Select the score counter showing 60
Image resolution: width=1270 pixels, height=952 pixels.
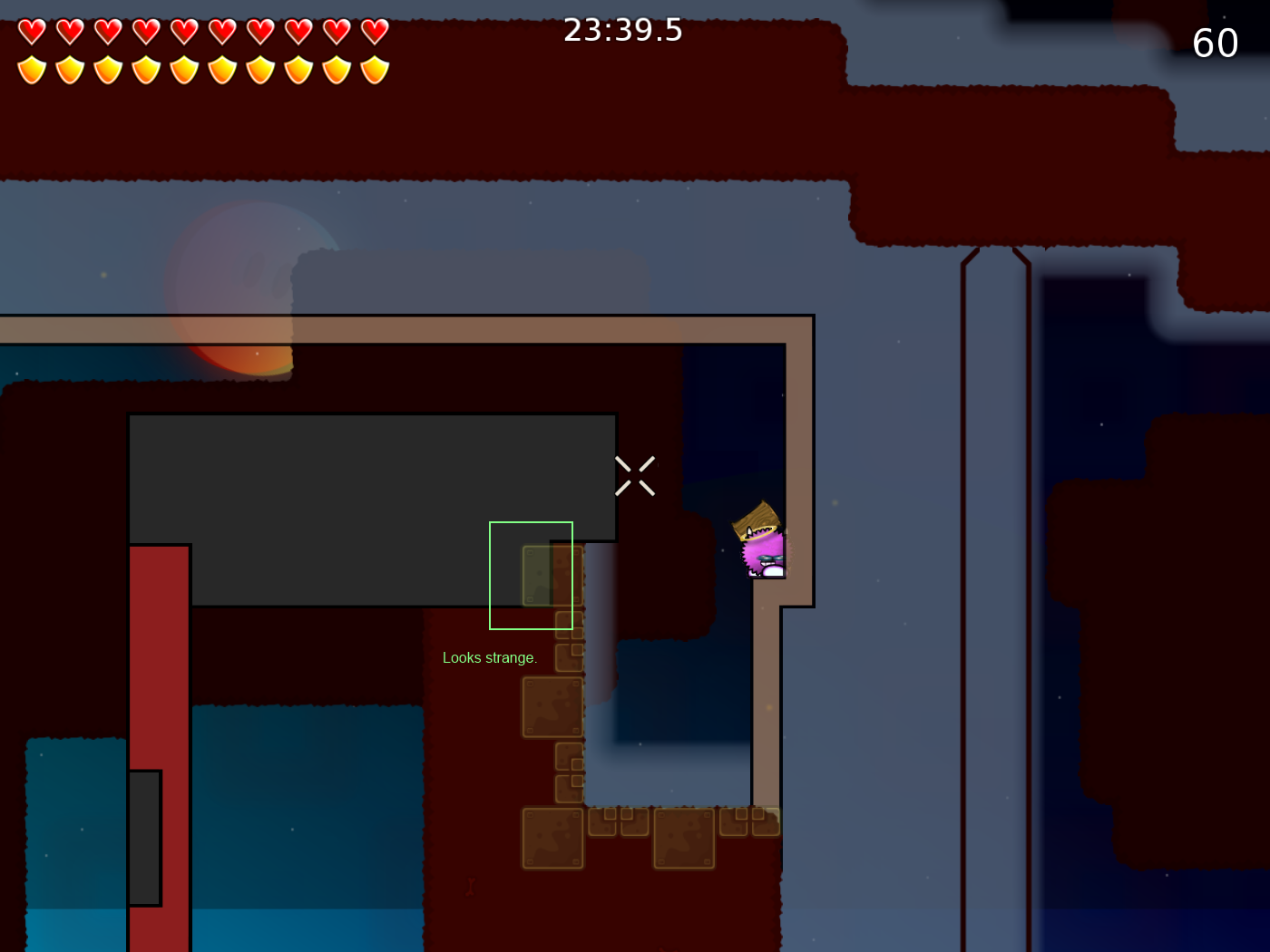pos(1216,43)
